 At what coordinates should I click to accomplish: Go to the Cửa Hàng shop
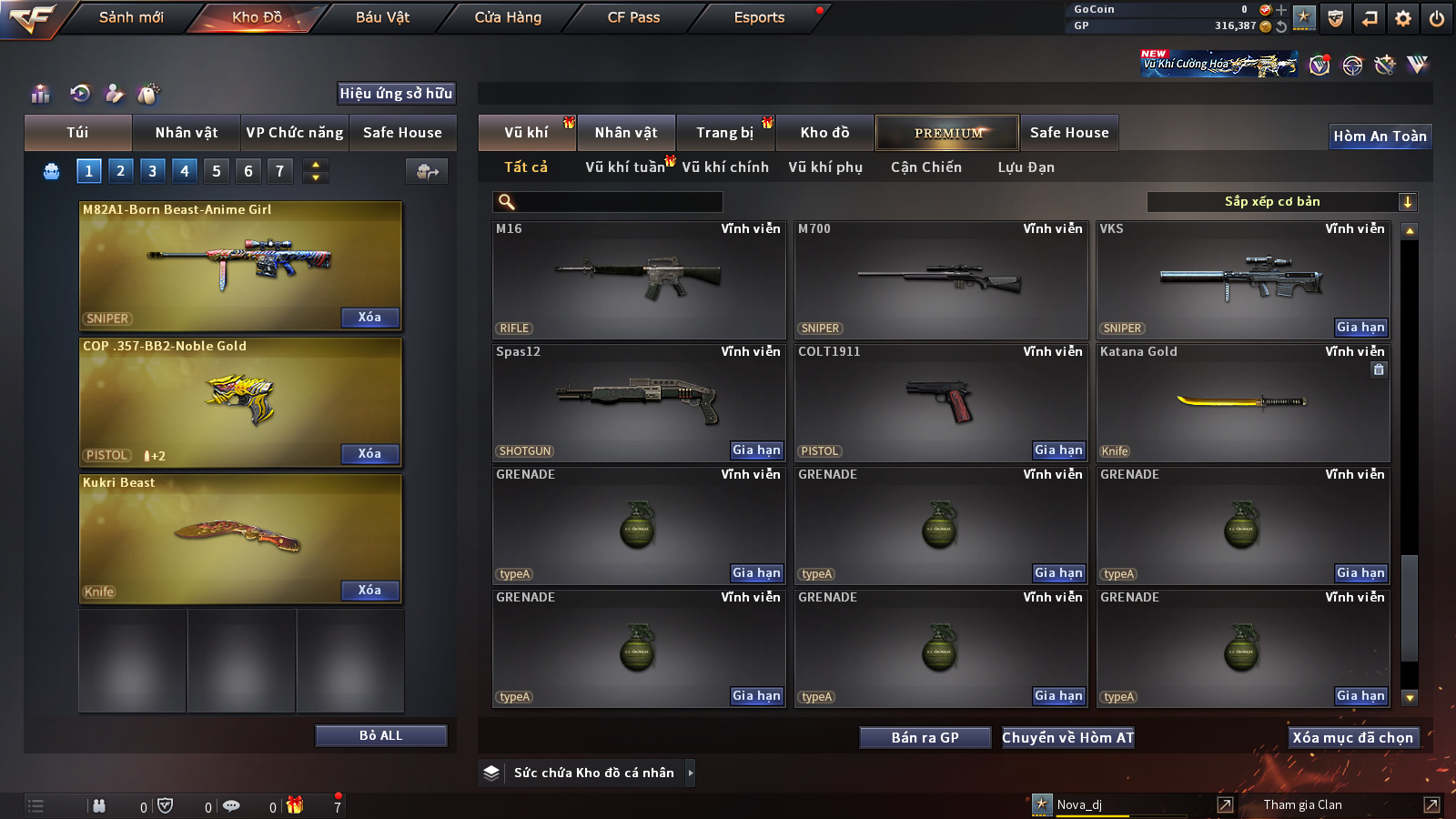(x=508, y=17)
